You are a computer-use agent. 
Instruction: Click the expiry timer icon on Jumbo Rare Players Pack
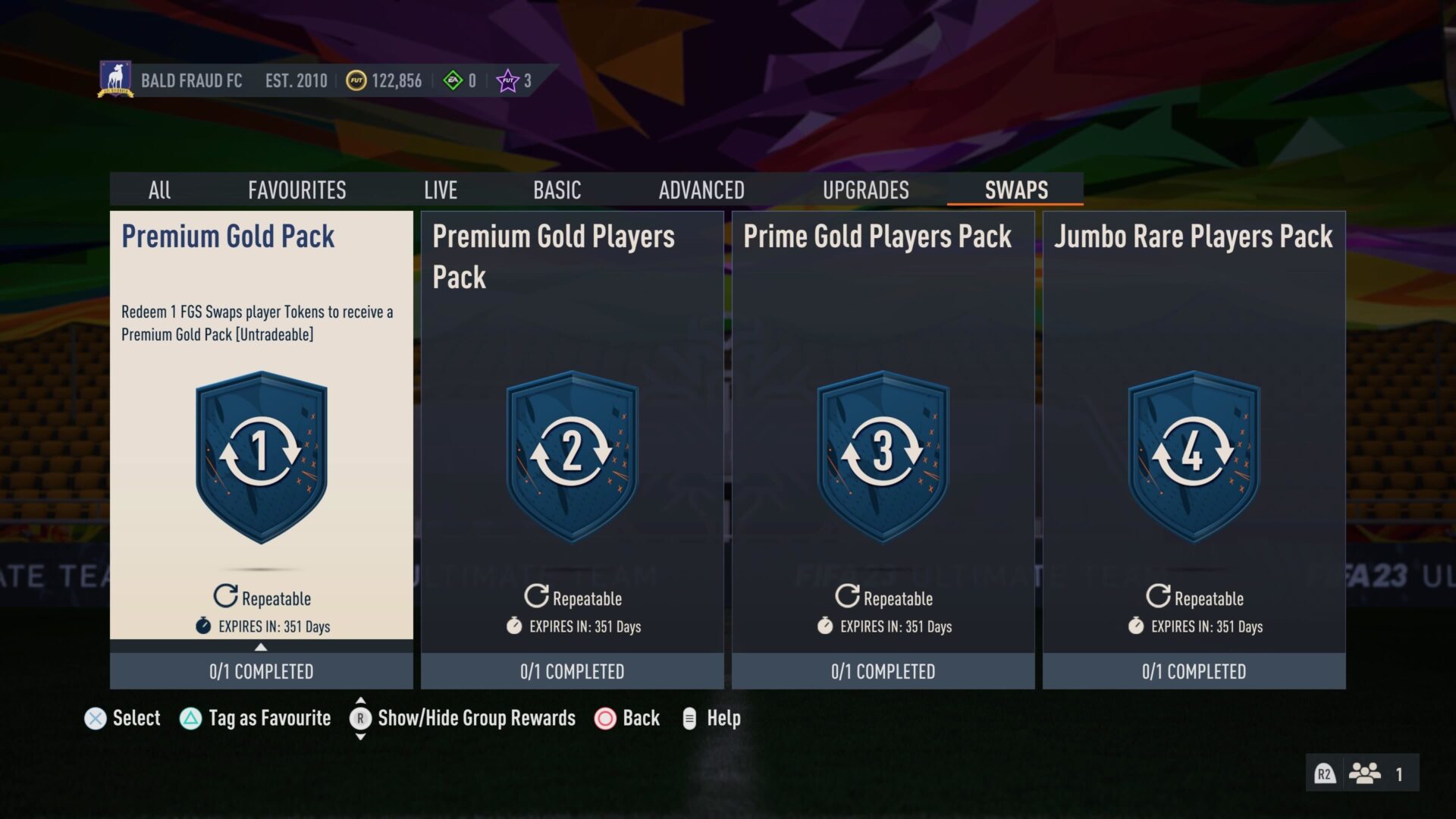[1134, 627]
